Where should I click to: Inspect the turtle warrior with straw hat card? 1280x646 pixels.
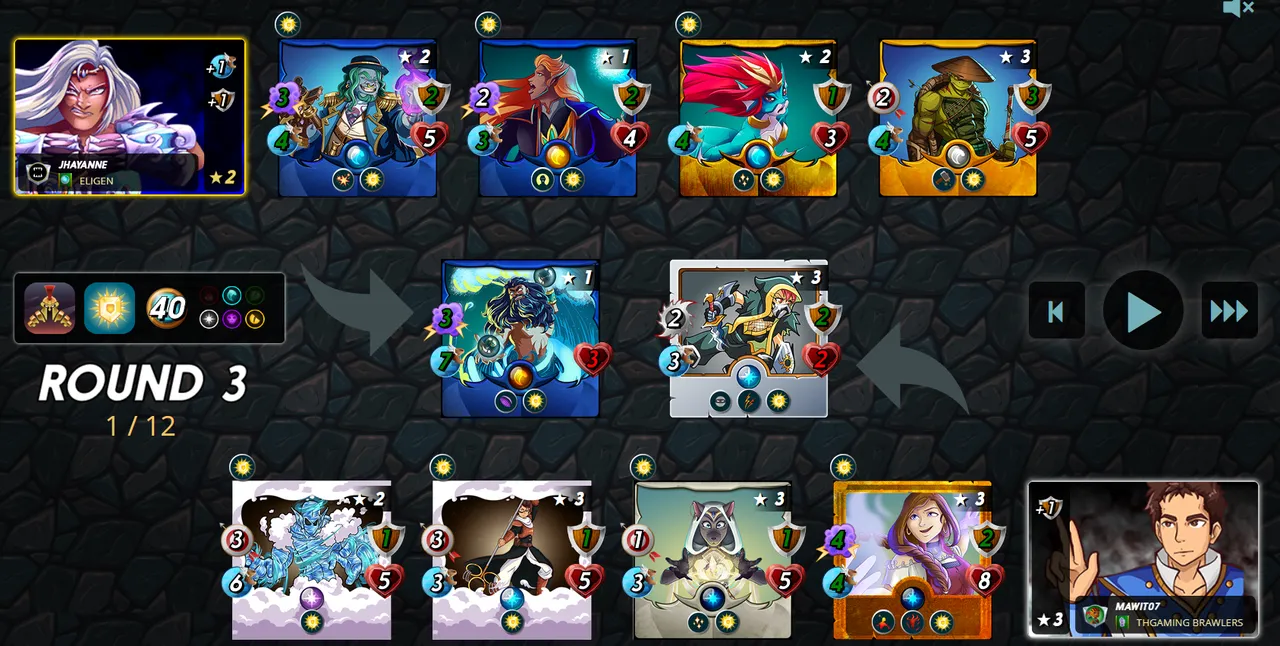point(957,118)
